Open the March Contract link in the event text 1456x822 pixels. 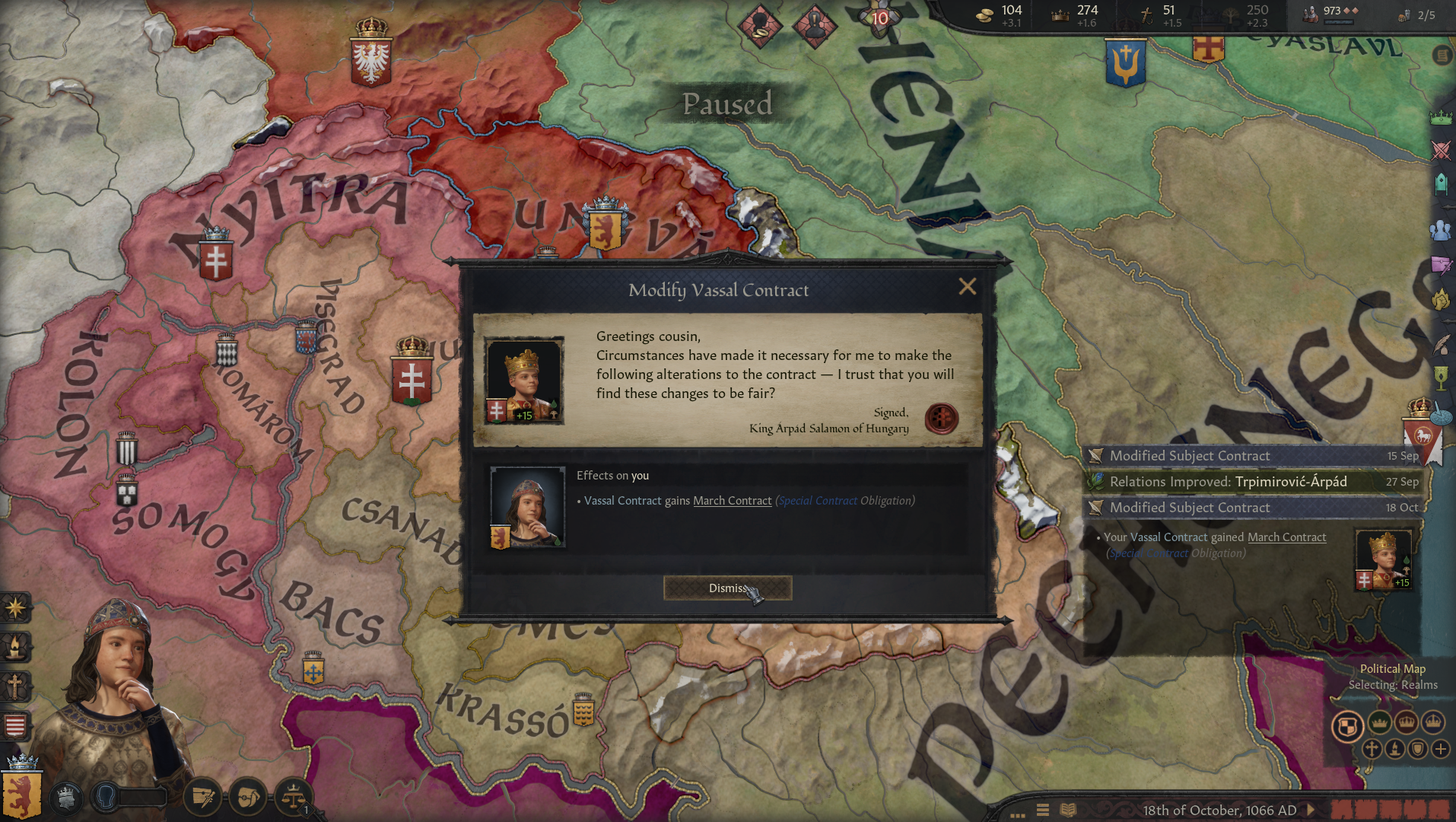[732, 500]
